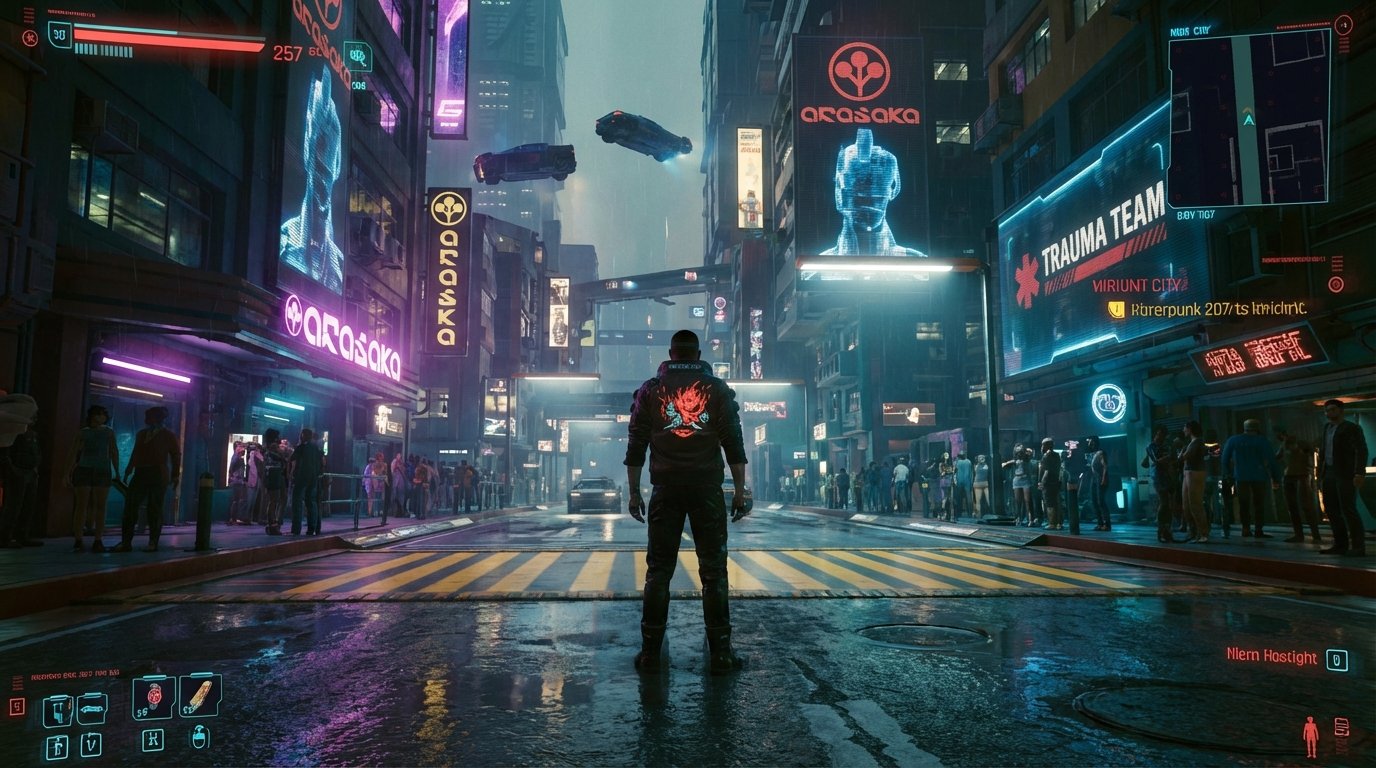This screenshot has width=1376, height=768.
Task: Click the 257 eddies counter
Action: tap(287, 52)
